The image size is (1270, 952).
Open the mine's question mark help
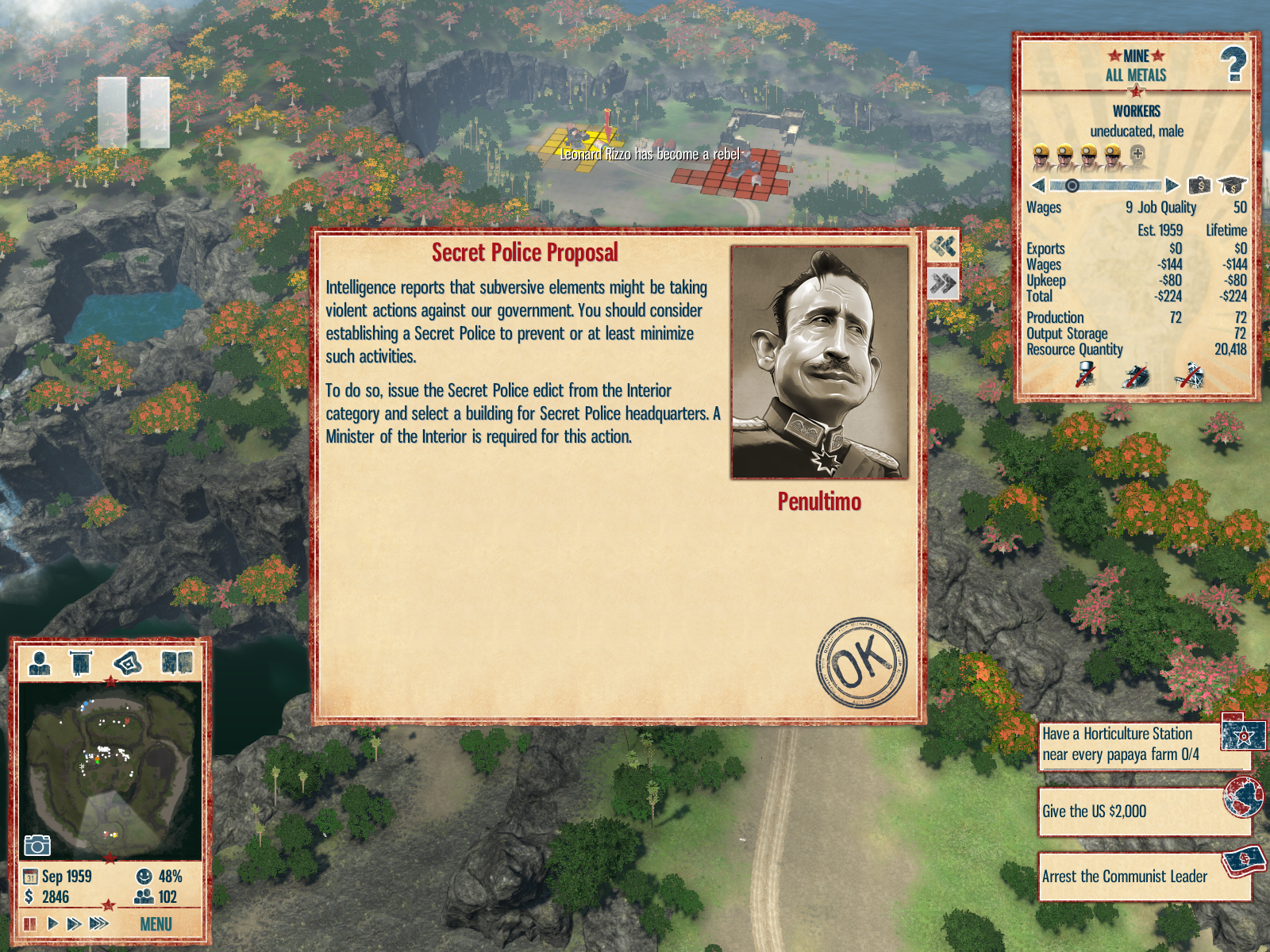[x=1233, y=64]
